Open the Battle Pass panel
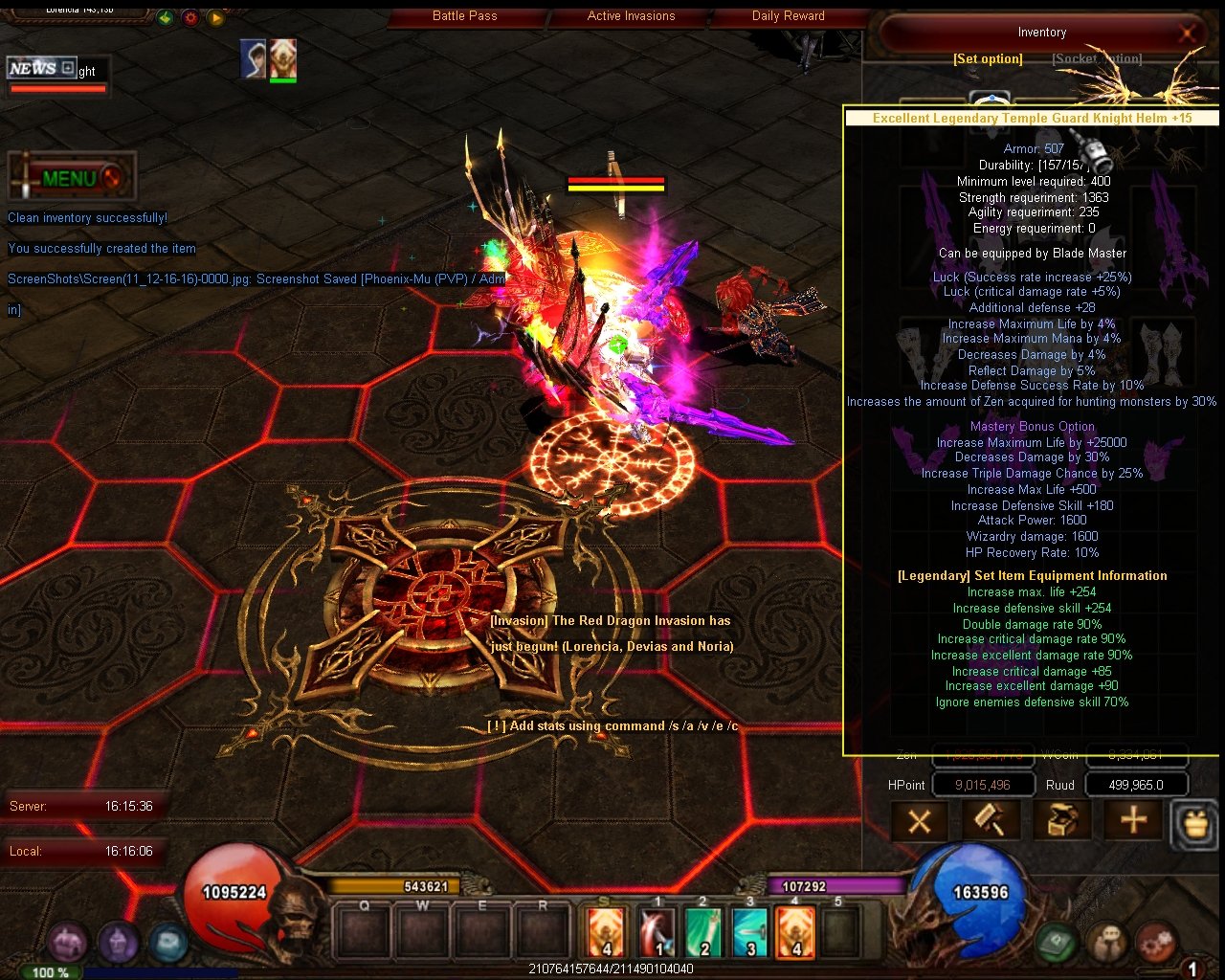The width and height of the screenshot is (1225, 980). coord(464,15)
